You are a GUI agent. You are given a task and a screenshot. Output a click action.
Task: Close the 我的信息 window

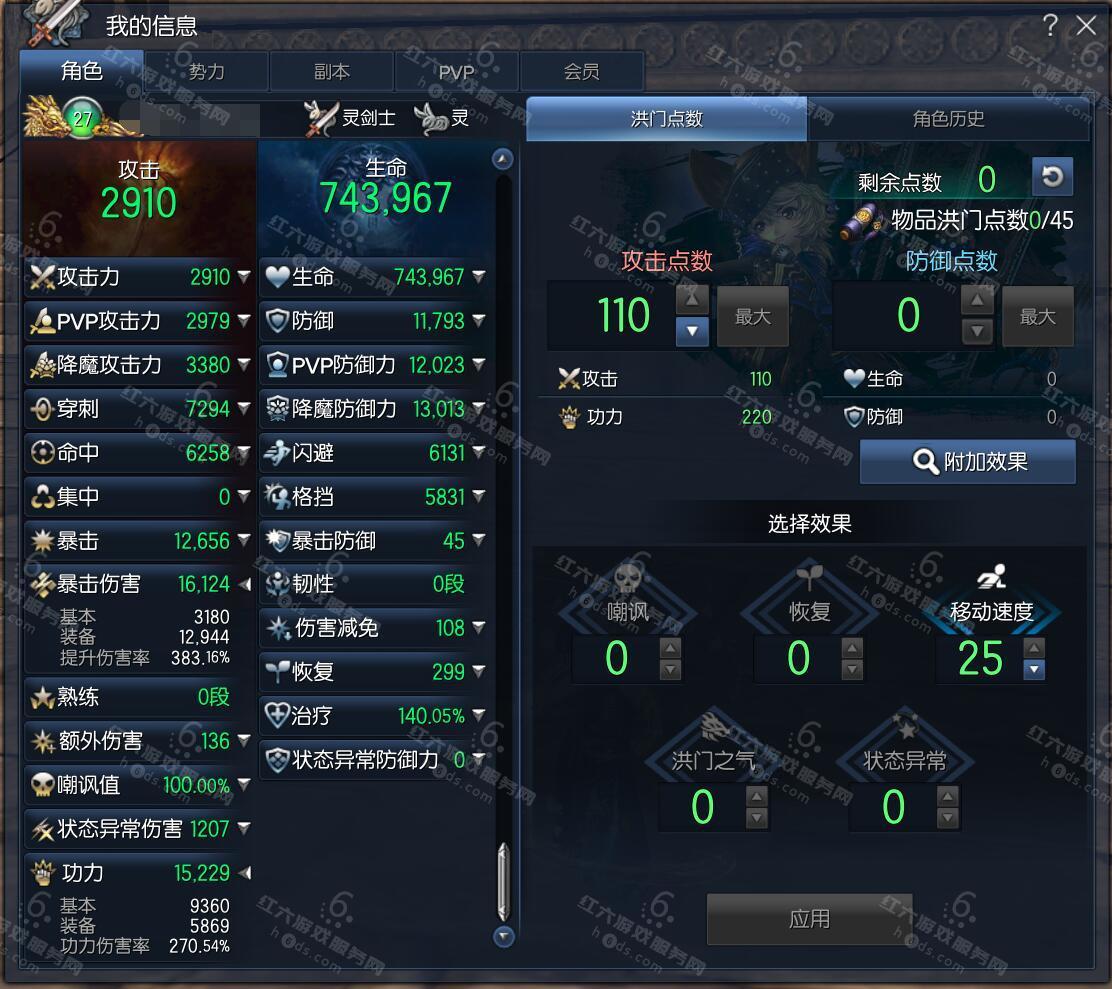click(x=1086, y=27)
